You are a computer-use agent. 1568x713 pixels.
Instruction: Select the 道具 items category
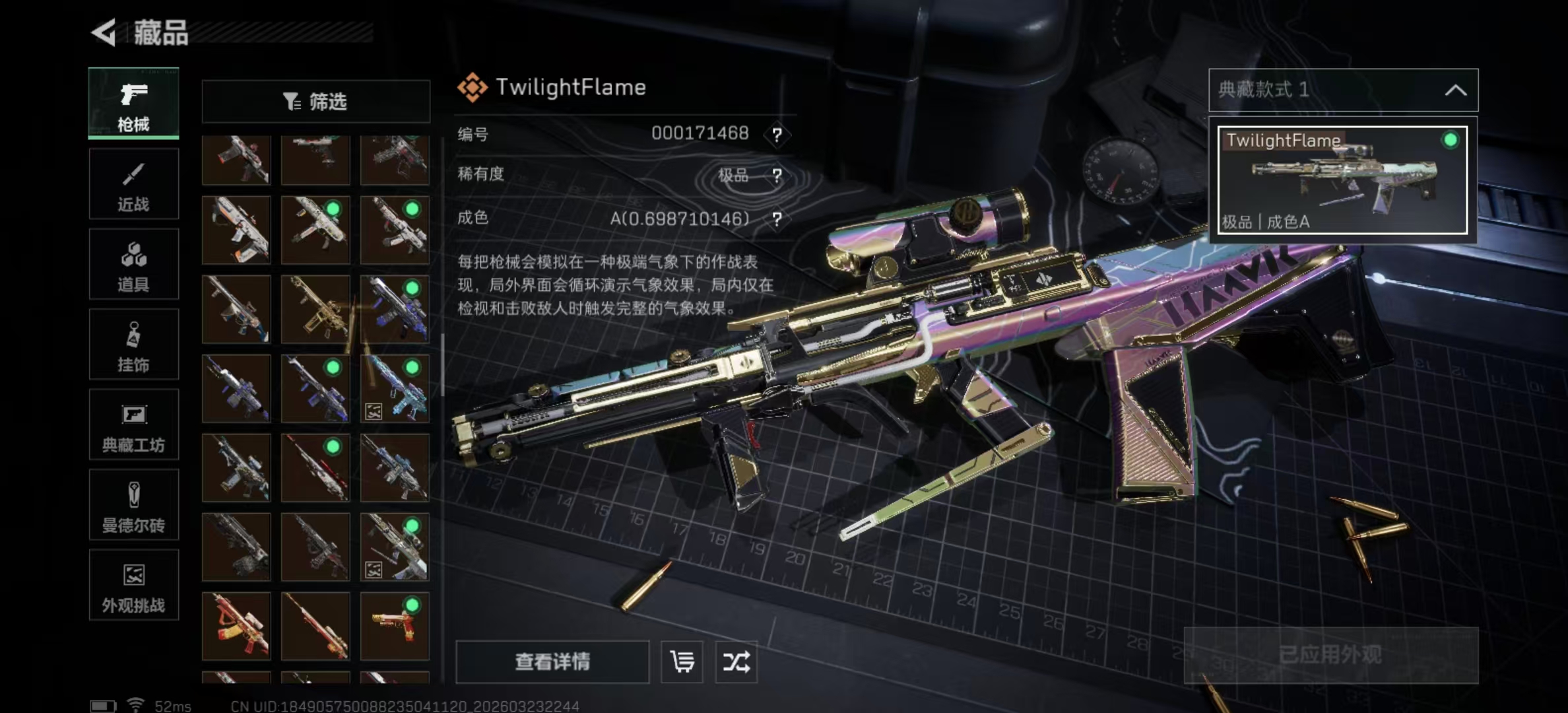tap(133, 265)
